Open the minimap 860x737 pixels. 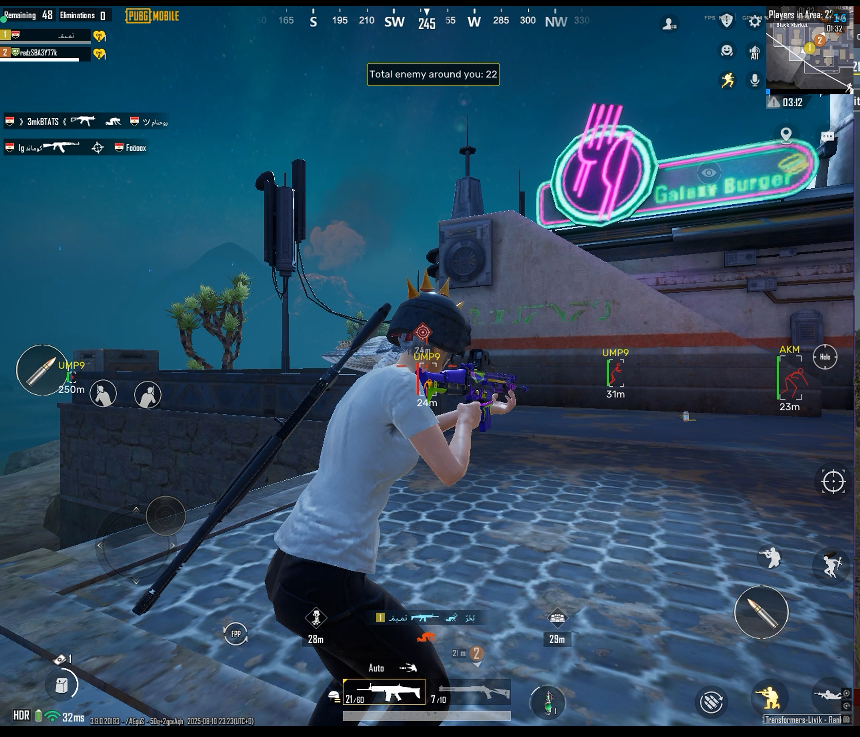click(x=808, y=48)
